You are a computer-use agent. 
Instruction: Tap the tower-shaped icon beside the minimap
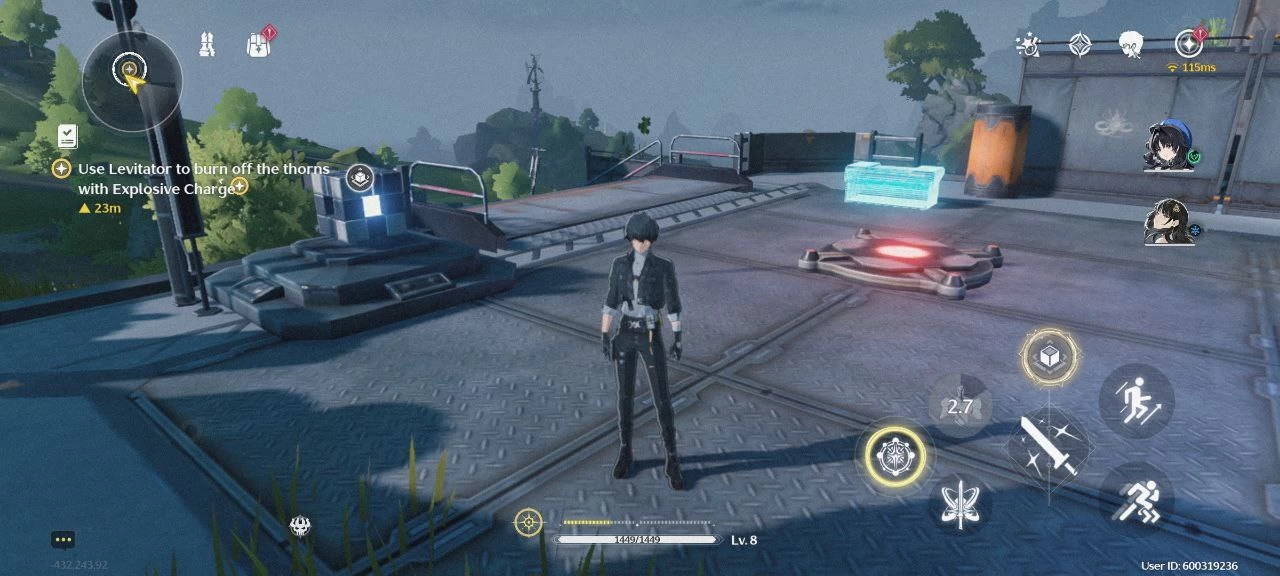(207, 44)
